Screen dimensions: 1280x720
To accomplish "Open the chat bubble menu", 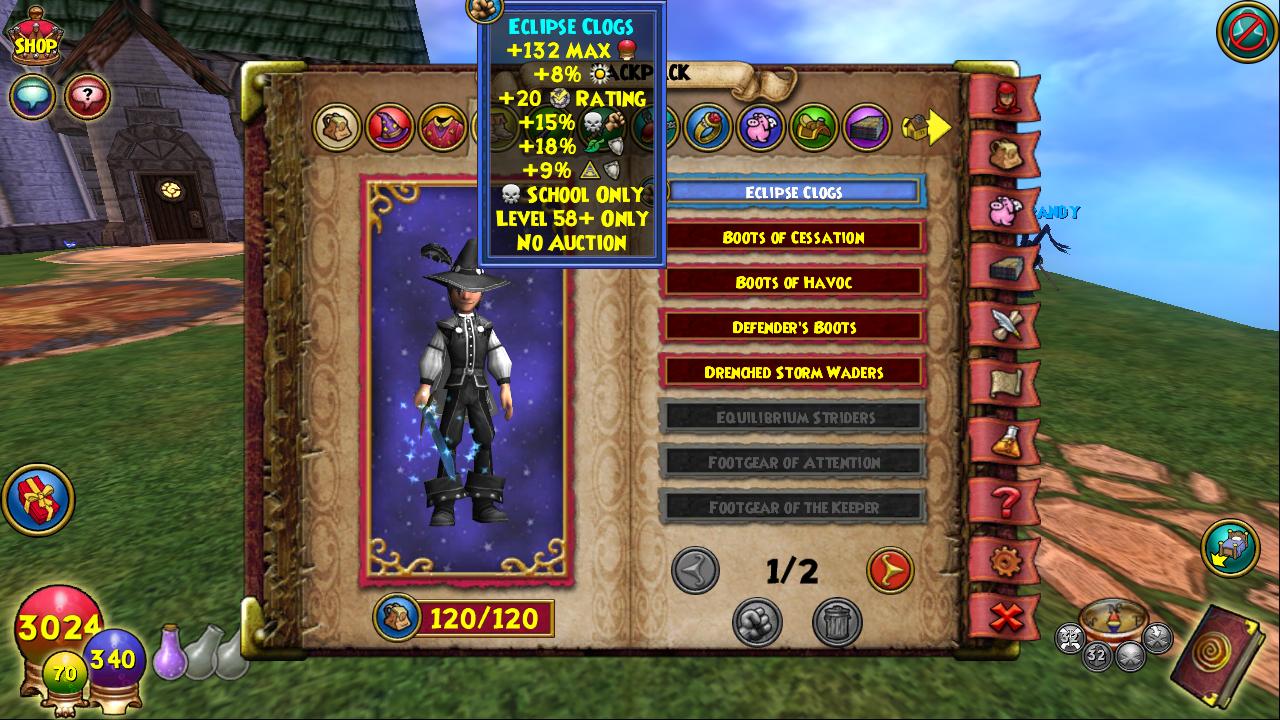I will click(x=32, y=97).
